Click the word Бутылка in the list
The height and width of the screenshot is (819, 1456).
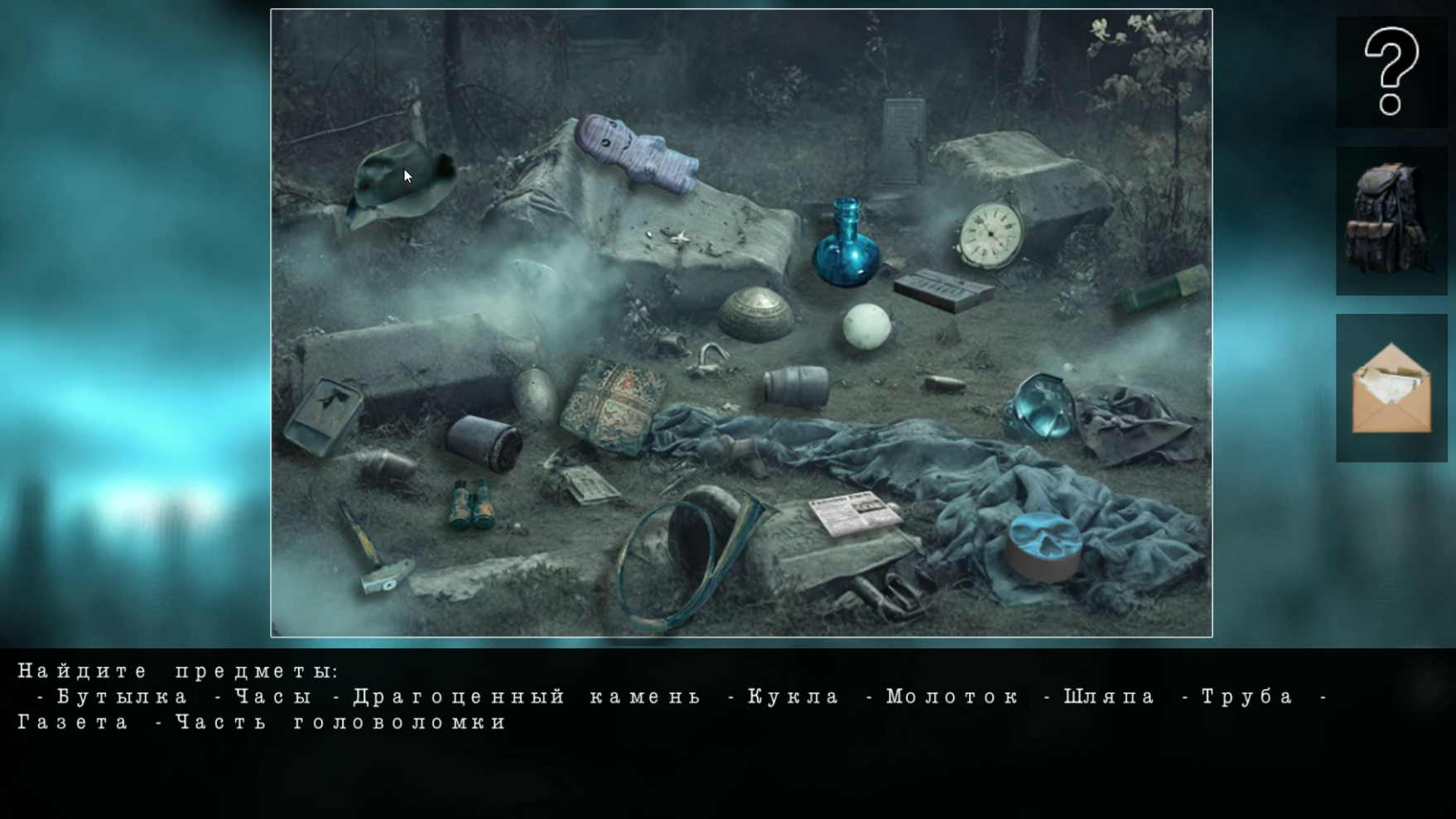pyautogui.click(x=119, y=696)
